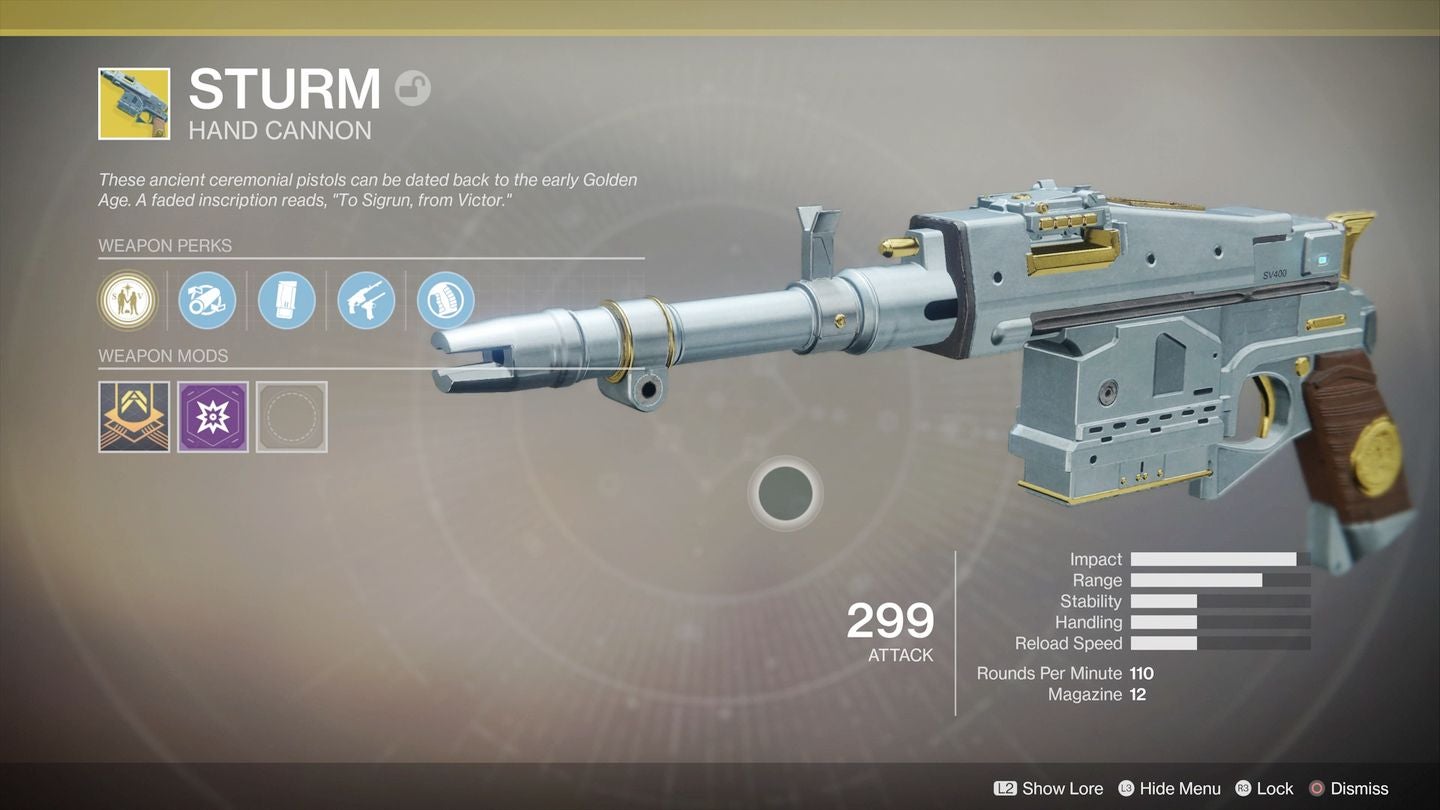
Task: Inspect the purple damage mod
Action: point(213,416)
